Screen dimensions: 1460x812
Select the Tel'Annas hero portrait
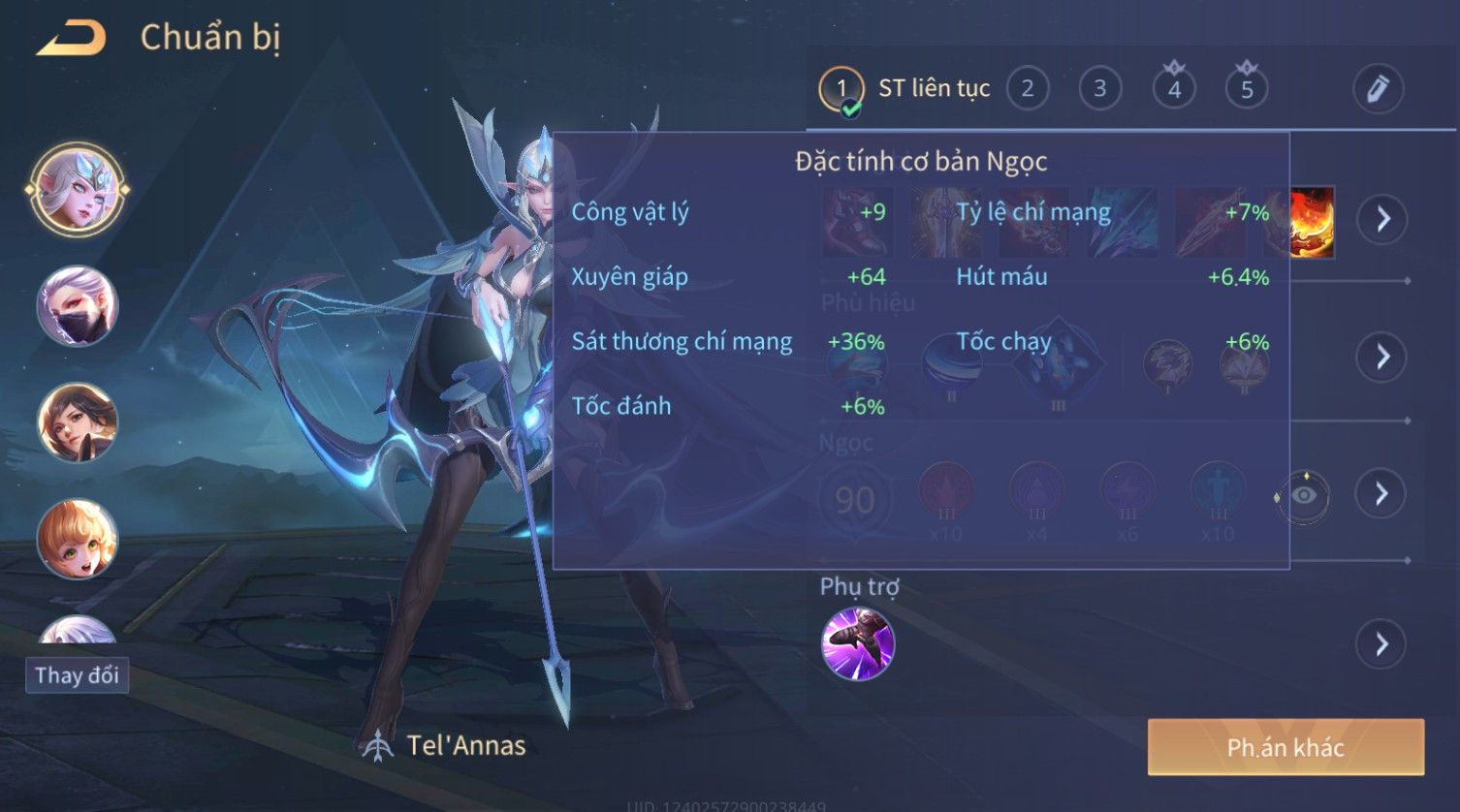[x=77, y=189]
